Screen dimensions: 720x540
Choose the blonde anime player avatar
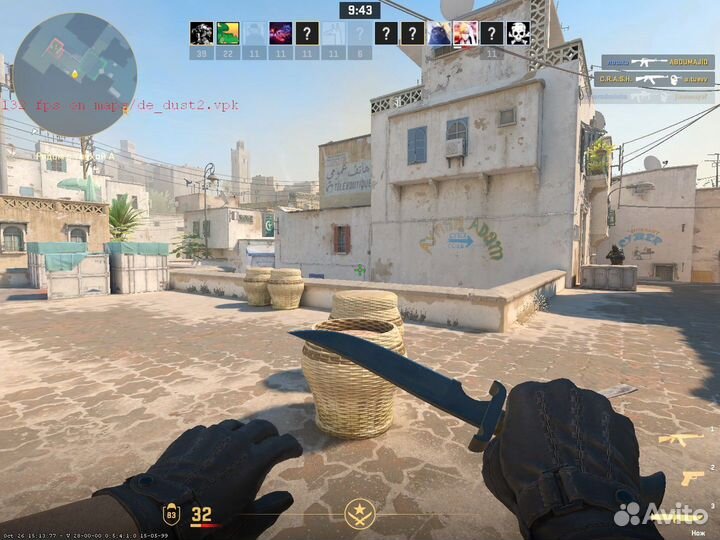point(465,33)
